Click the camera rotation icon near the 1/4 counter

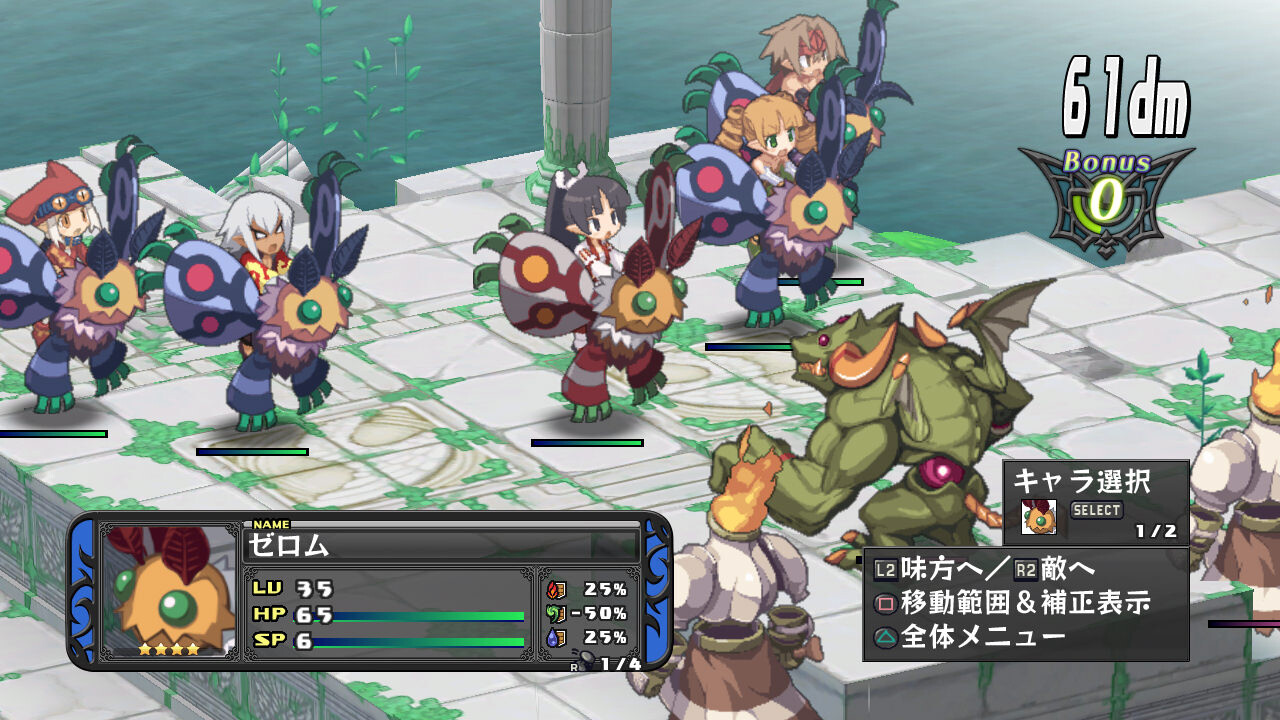pos(586,660)
